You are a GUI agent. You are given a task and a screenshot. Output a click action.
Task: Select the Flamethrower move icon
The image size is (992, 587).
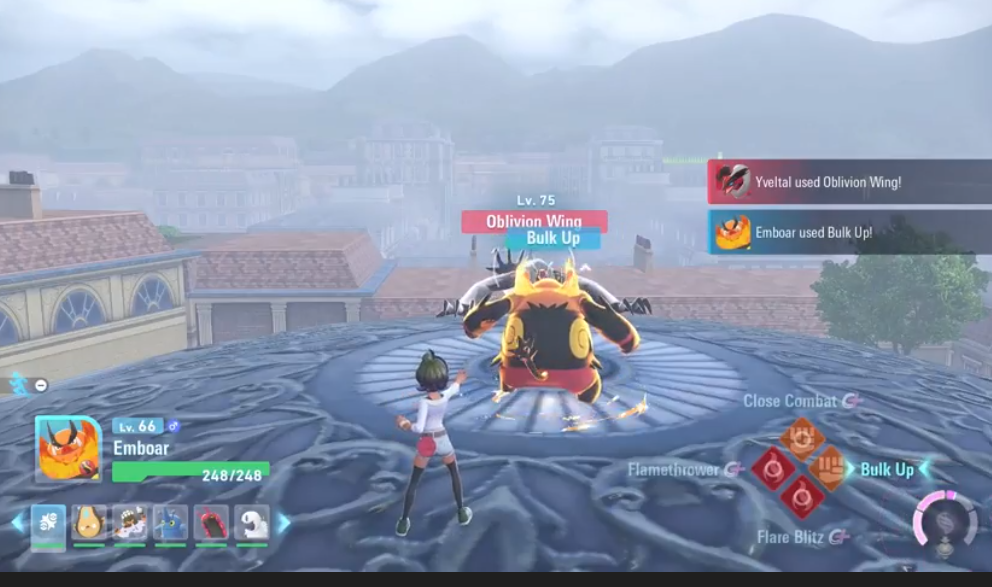tap(773, 468)
